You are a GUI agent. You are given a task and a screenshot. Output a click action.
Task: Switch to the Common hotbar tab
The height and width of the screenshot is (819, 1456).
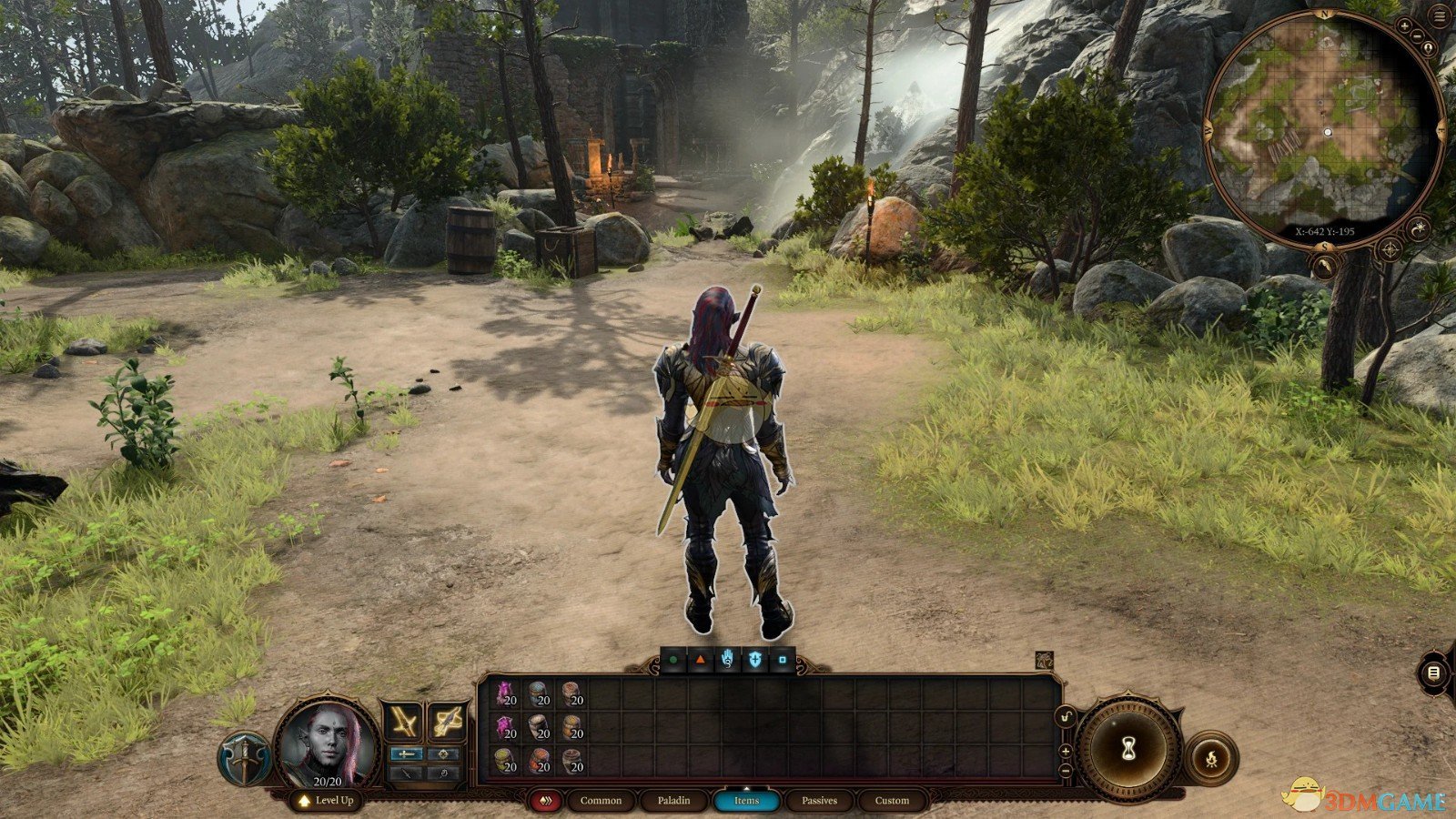601,801
